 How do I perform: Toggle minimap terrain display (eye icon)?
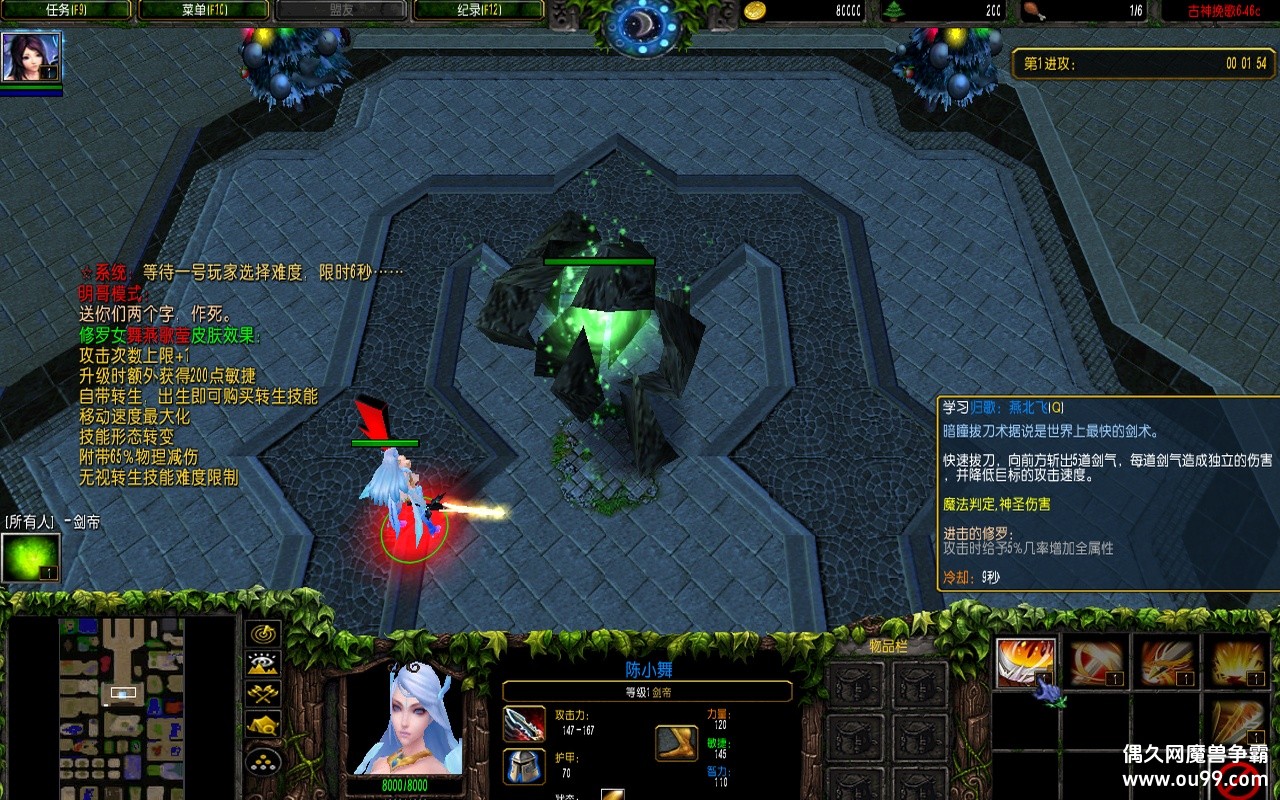point(263,663)
